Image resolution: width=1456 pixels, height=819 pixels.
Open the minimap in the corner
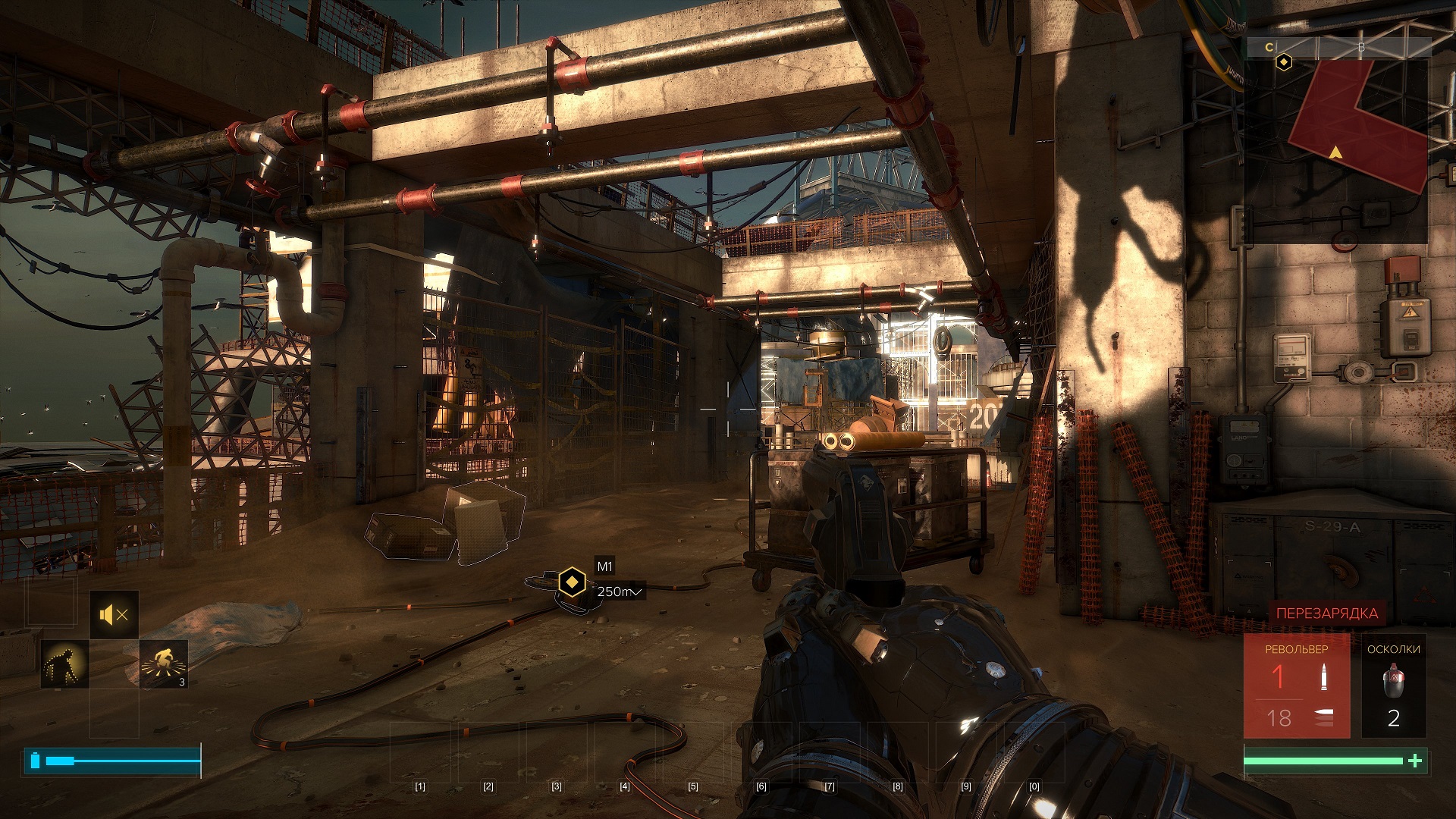coord(1338,141)
